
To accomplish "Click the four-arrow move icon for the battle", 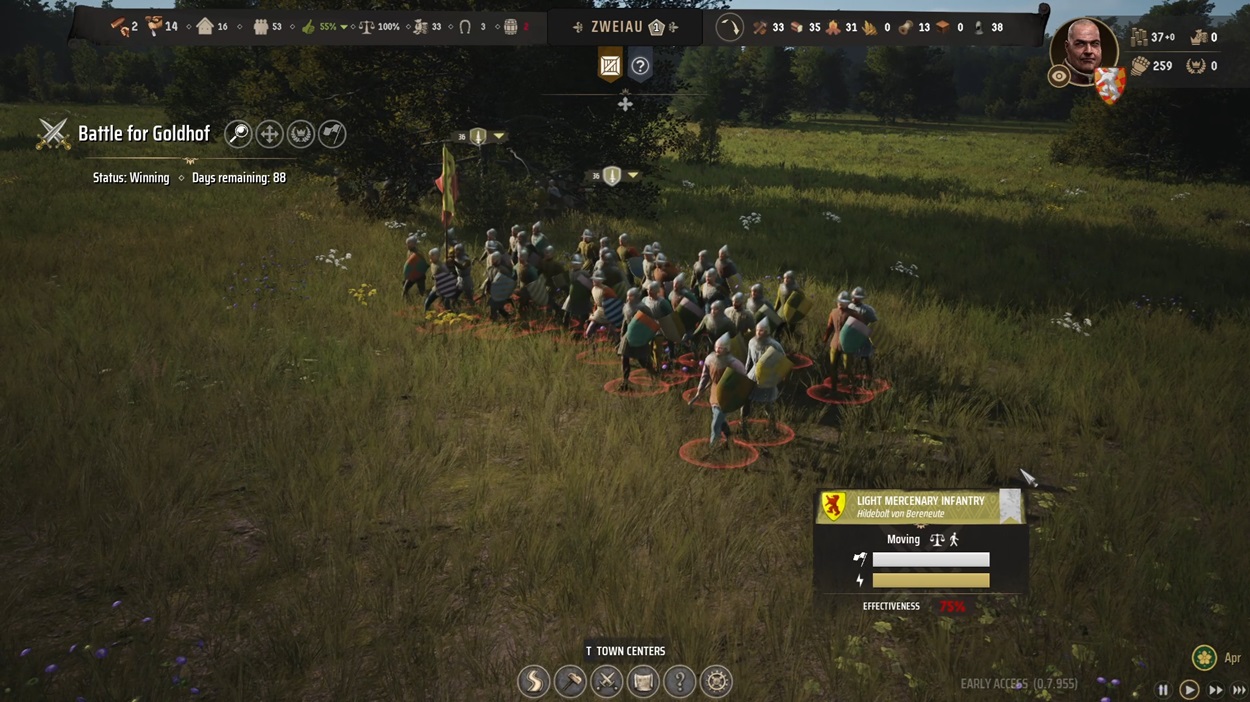I will click(269, 134).
